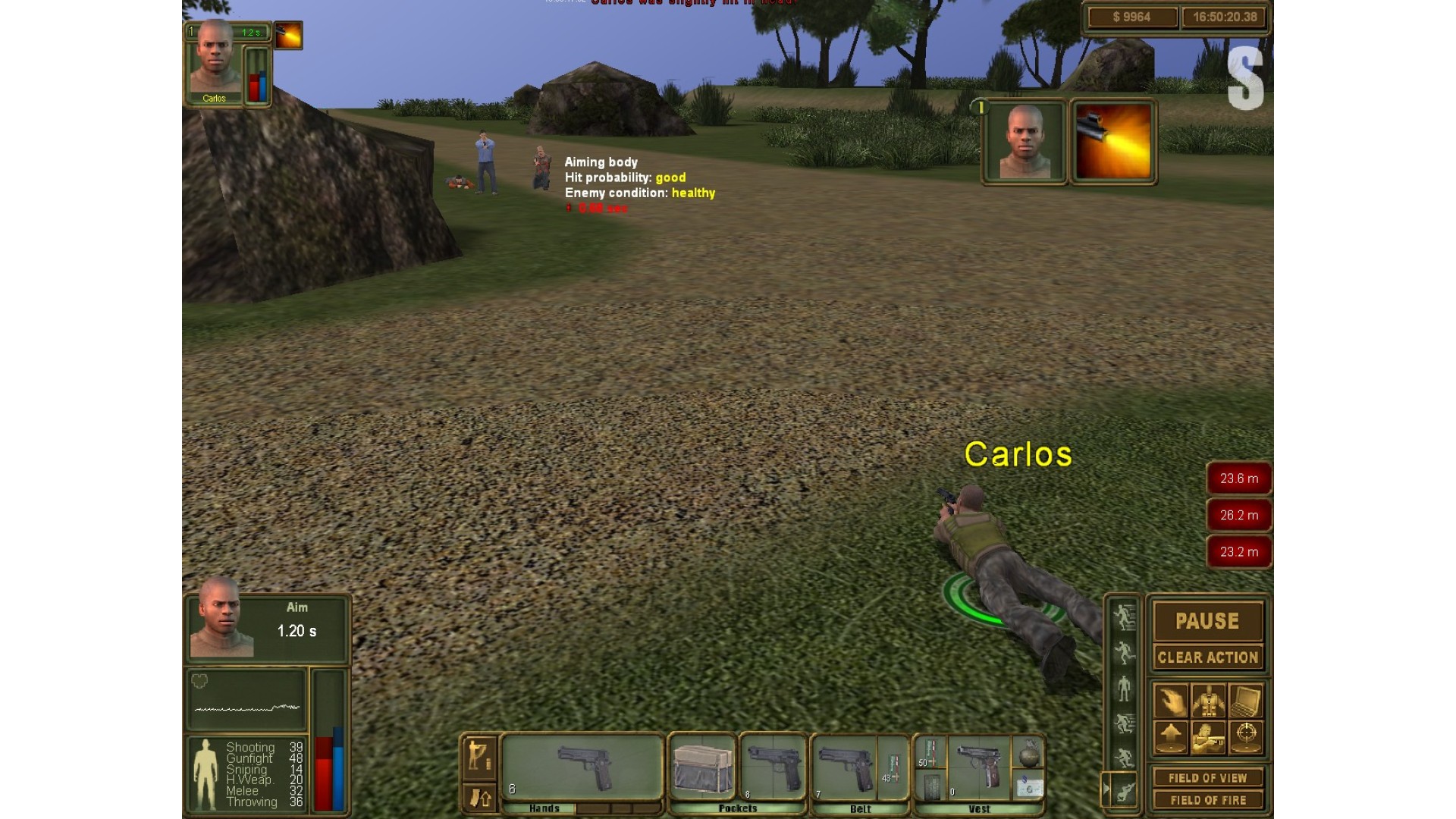1456x819 pixels.
Task: Clear the current action
Action: 1207,657
